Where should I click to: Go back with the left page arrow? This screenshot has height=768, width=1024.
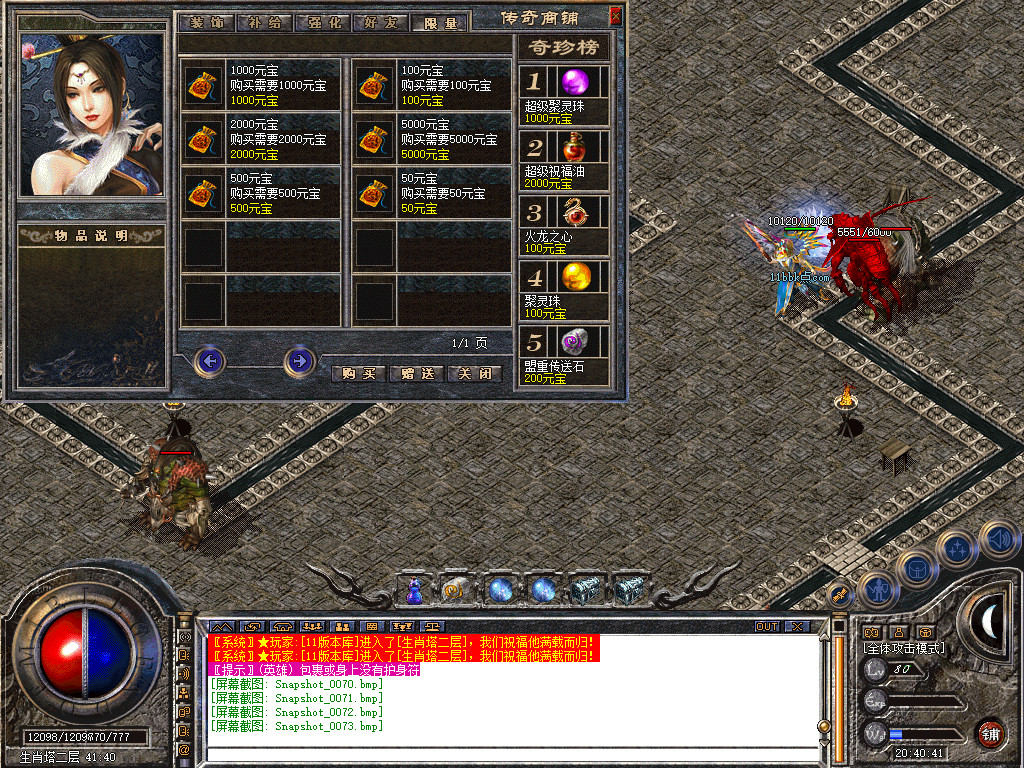point(209,360)
